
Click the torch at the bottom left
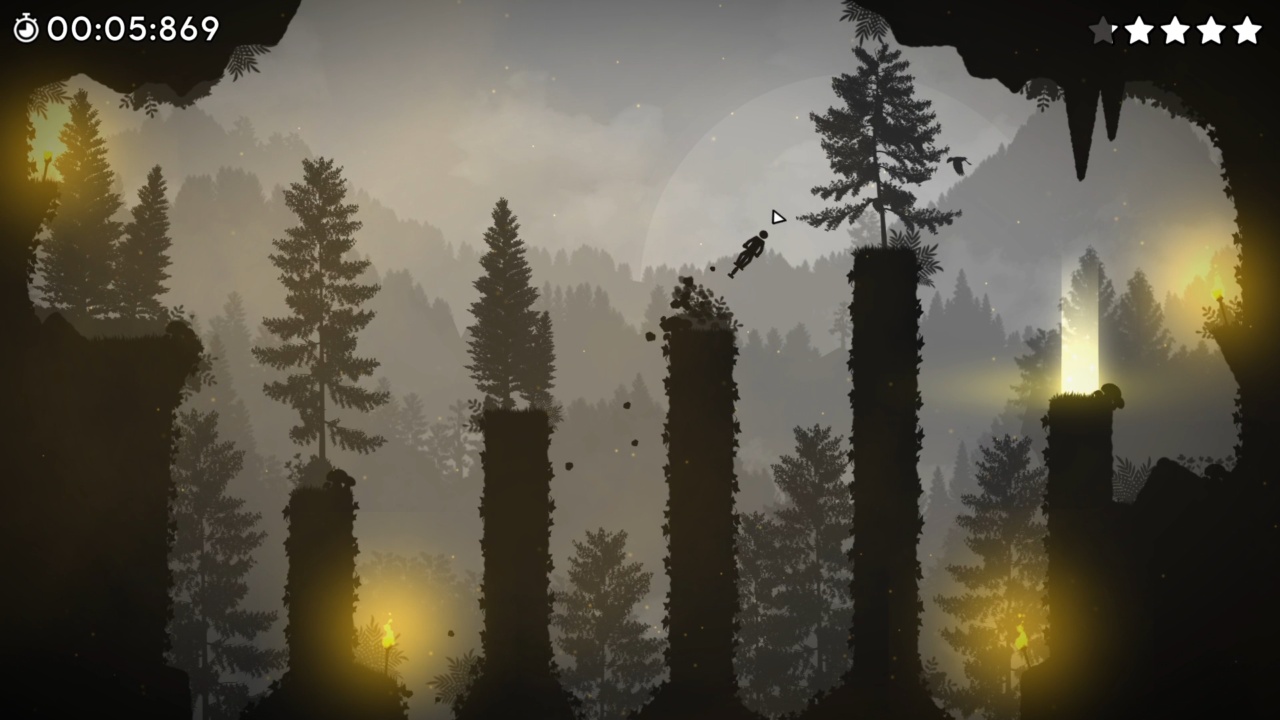[387, 635]
